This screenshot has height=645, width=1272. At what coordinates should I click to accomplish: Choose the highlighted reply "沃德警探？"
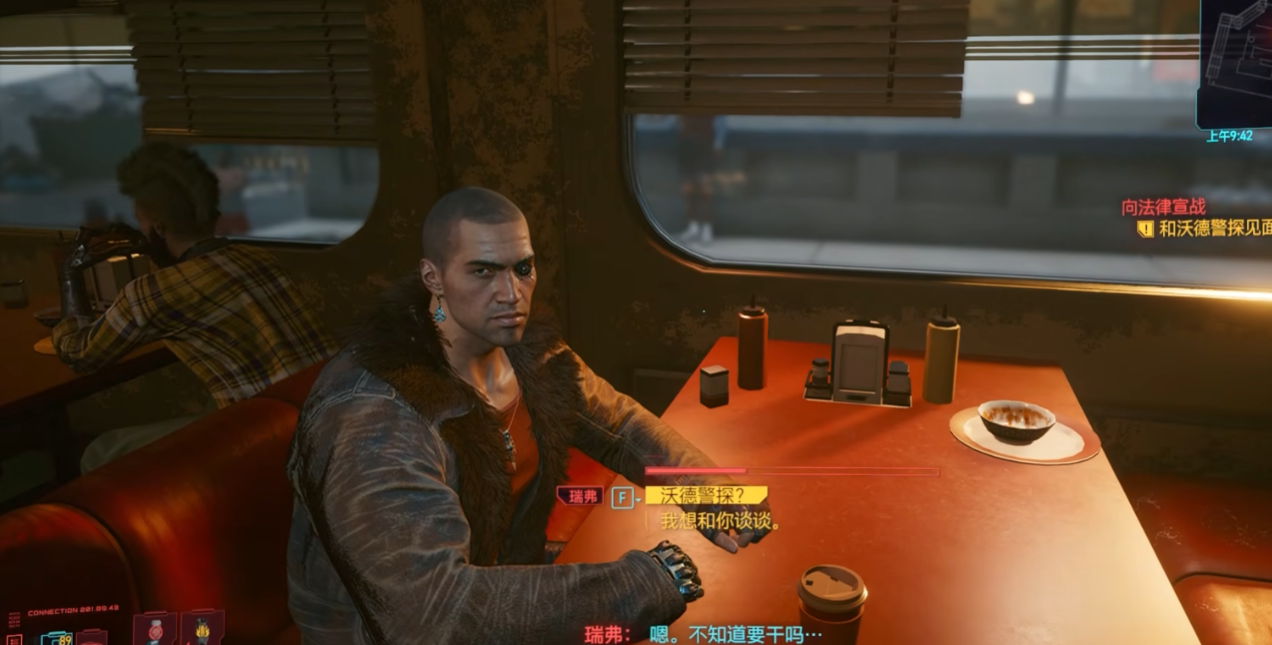coord(705,496)
